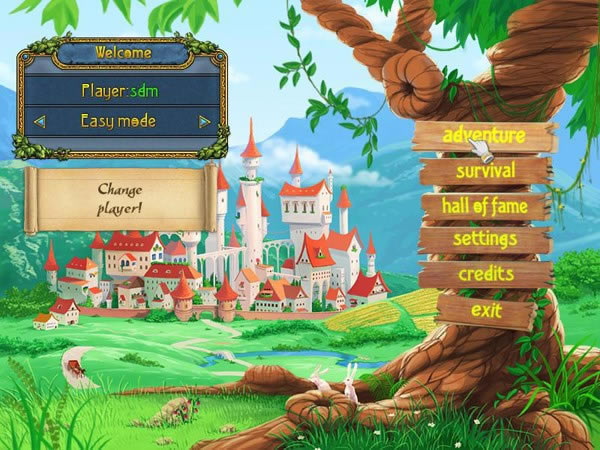Exit the game
The height and width of the screenshot is (450, 600).
pyautogui.click(x=486, y=308)
